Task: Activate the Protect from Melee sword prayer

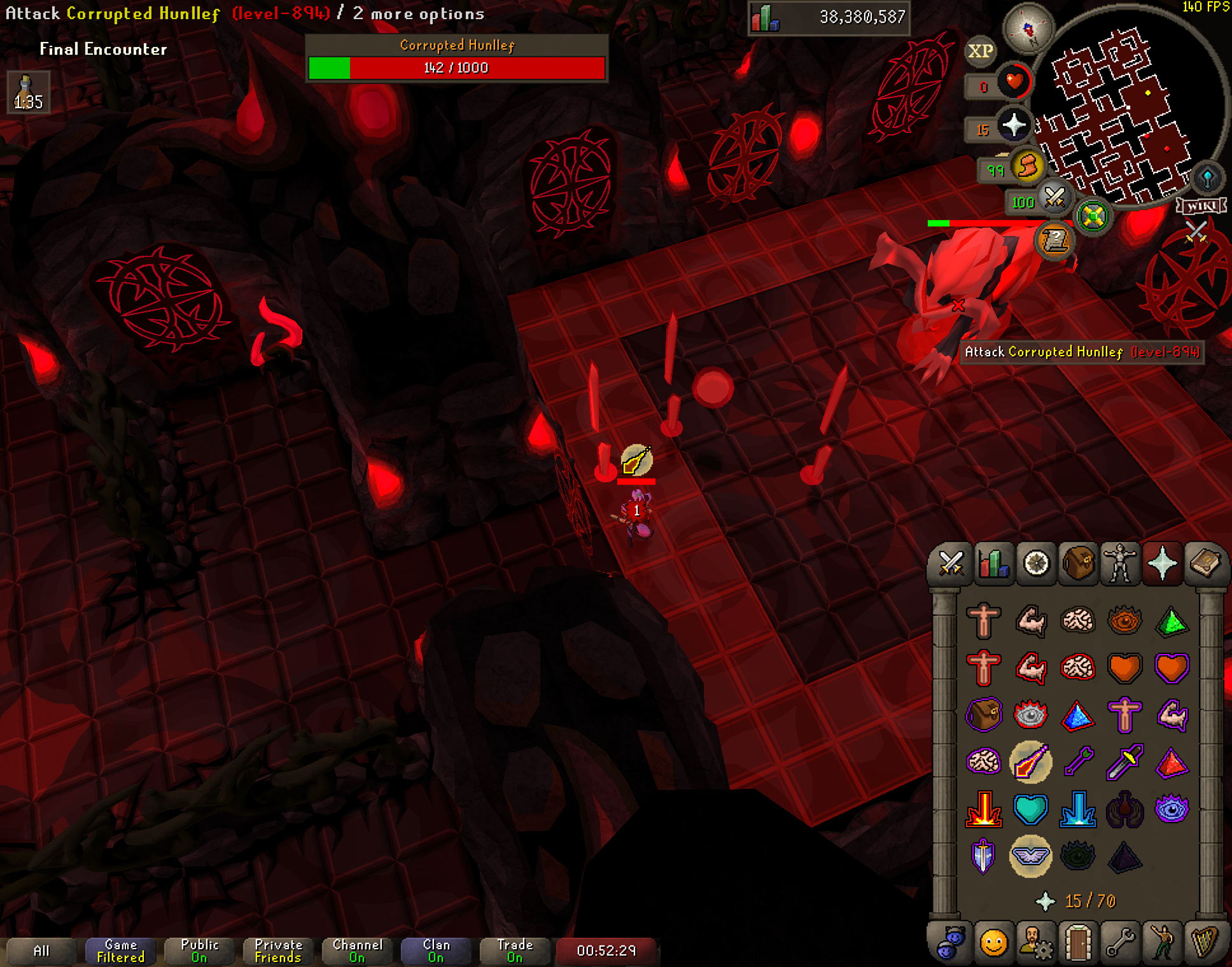Action: pyautogui.click(x=1124, y=762)
